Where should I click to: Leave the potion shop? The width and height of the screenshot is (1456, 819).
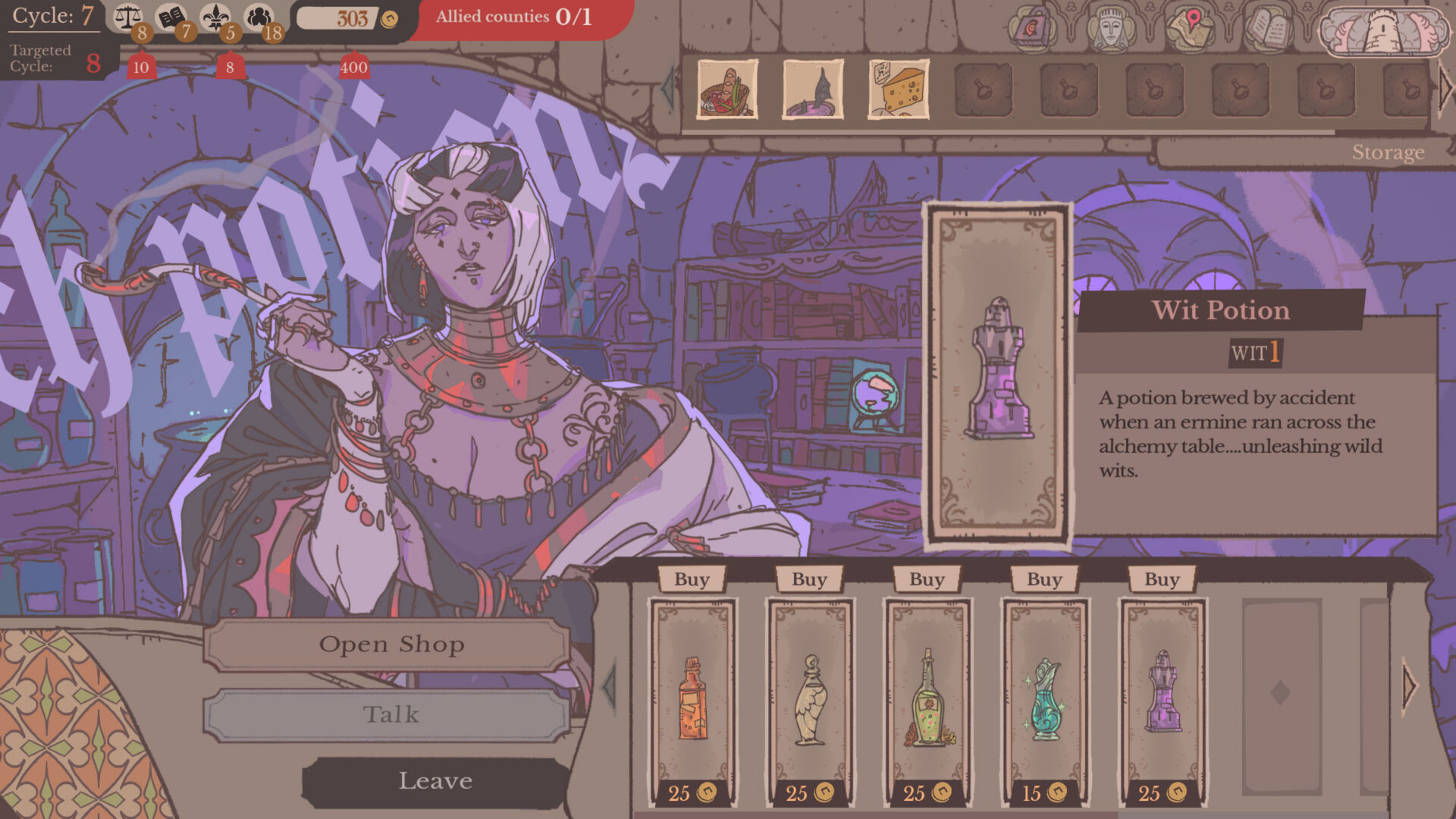[435, 781]
